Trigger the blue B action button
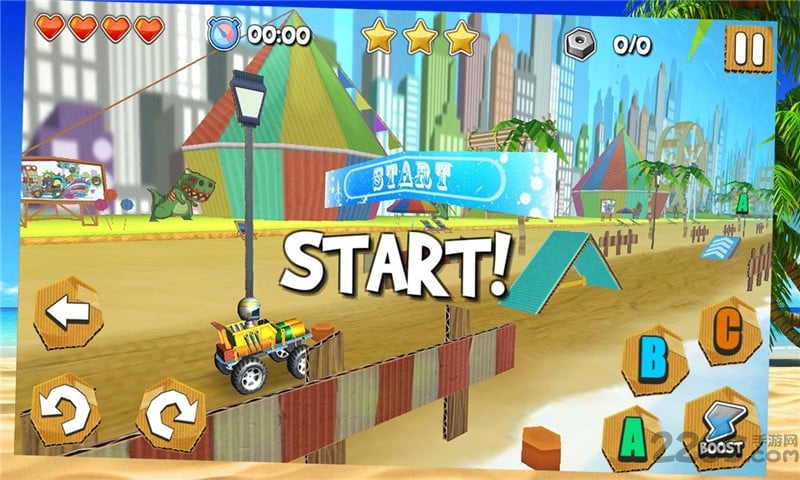 (654, 358)
